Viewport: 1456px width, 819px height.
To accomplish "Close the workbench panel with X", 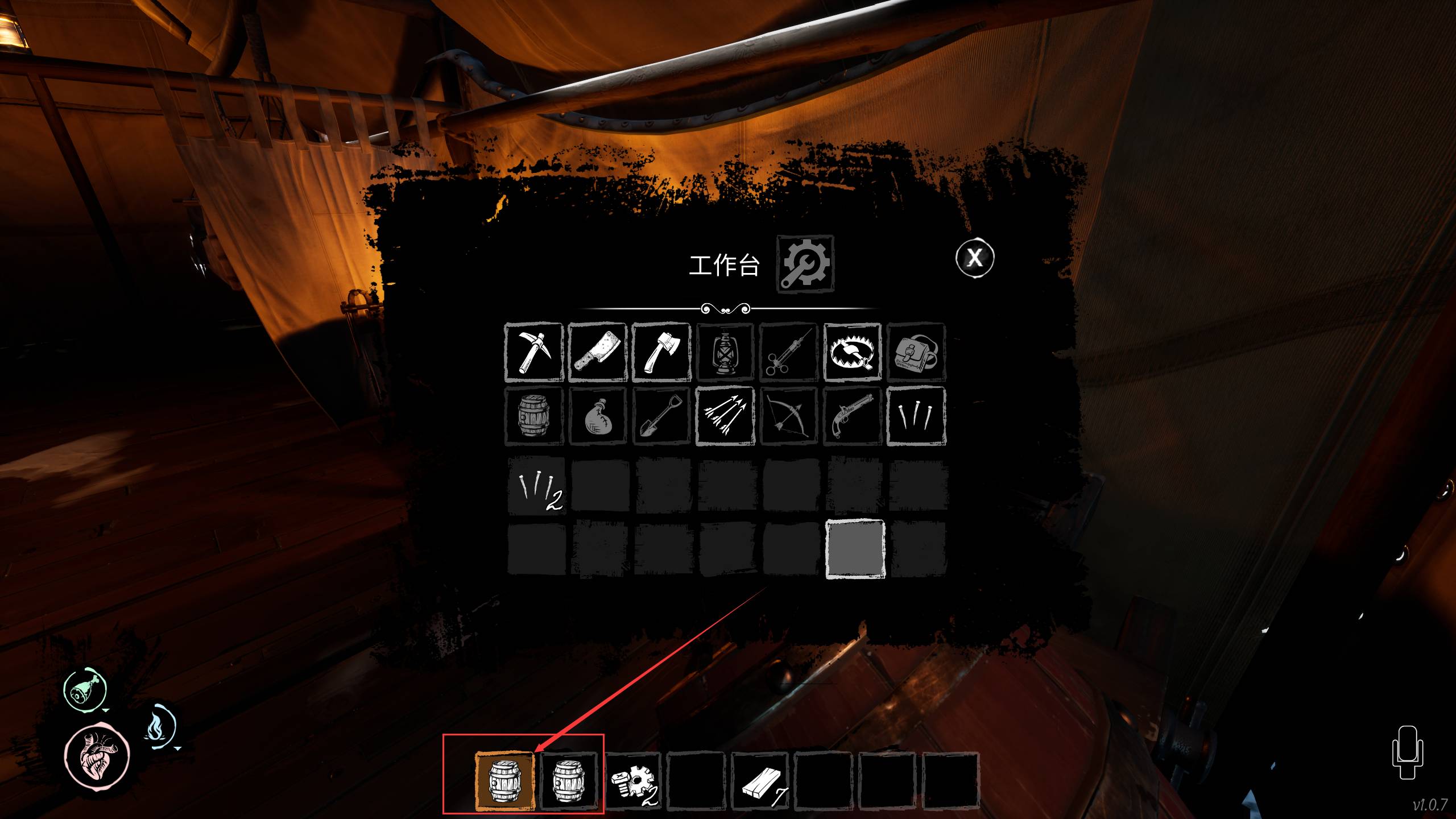I will (x=975, y=258).
